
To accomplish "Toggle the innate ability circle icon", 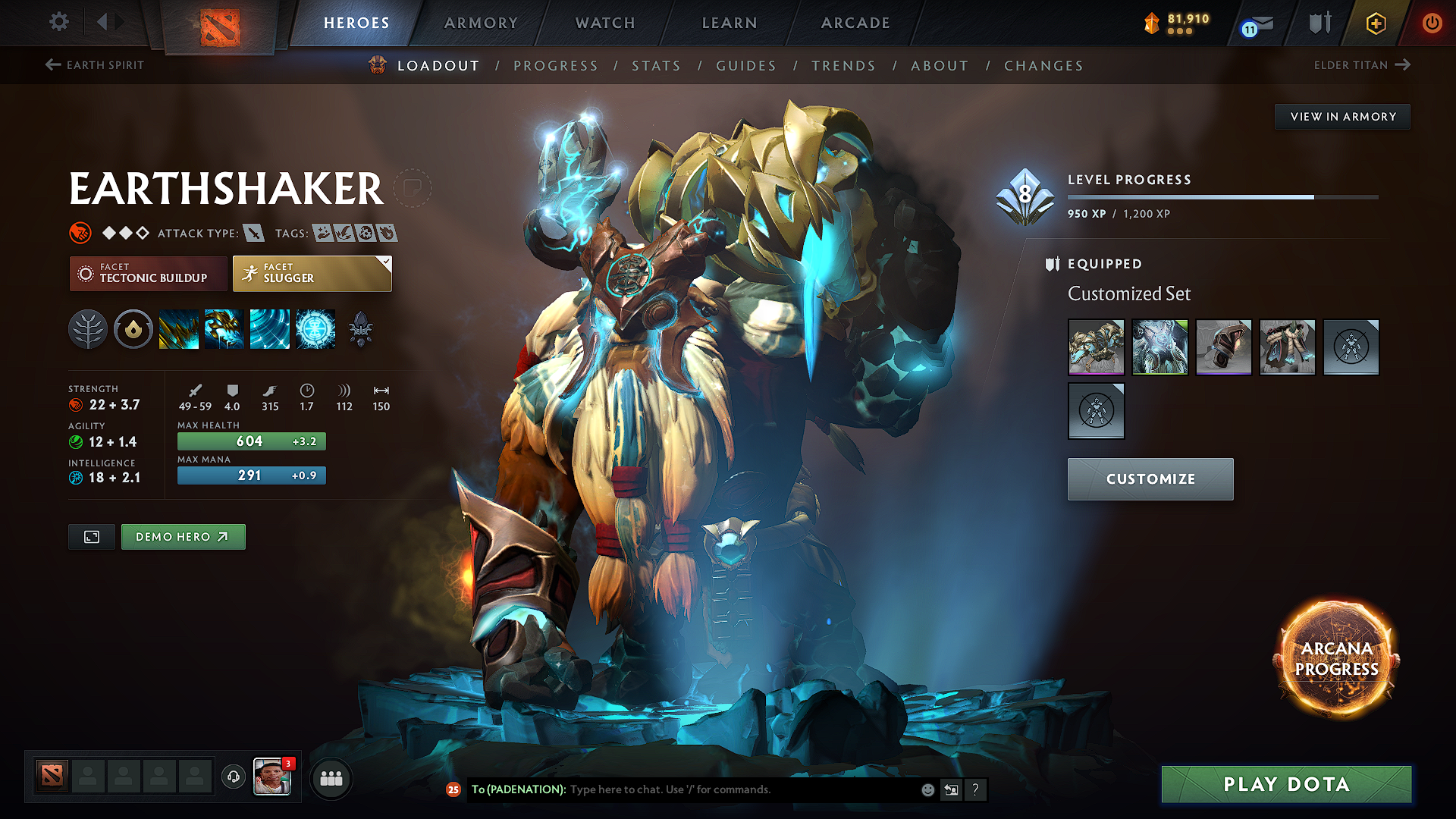I will (x=133, y=329).
